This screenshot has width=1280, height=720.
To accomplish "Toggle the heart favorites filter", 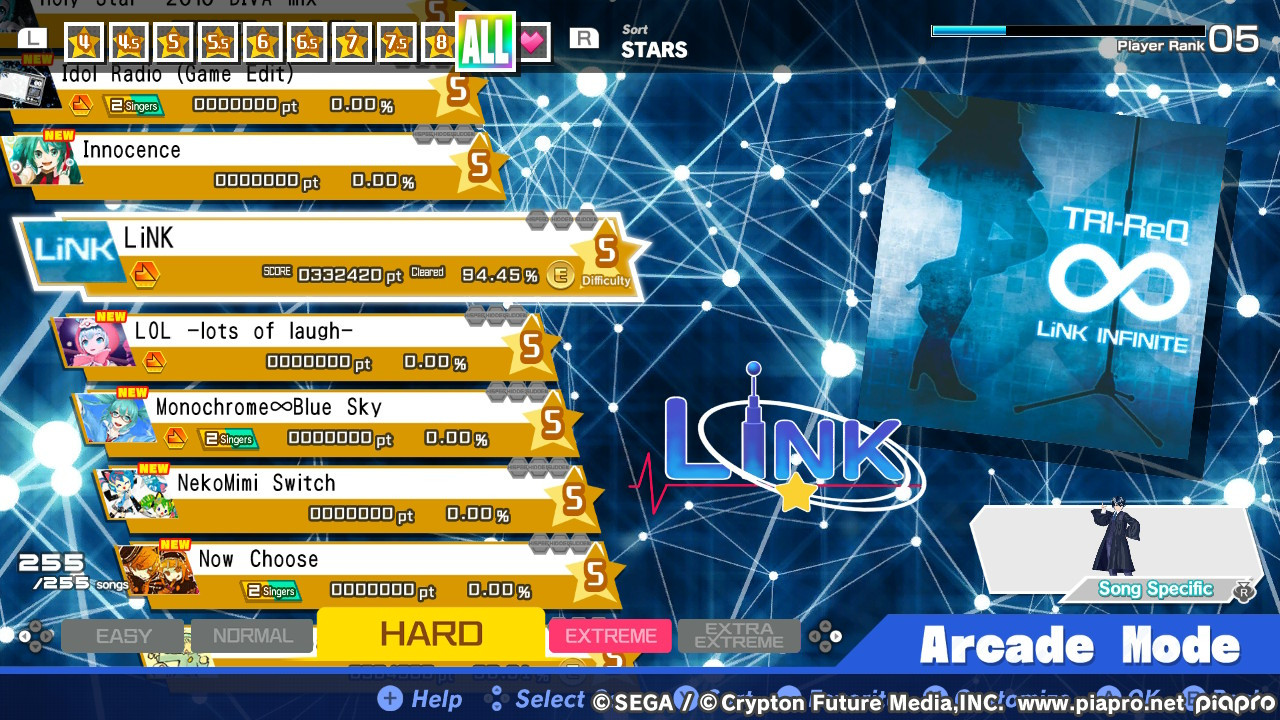I will tap(533, 42).
